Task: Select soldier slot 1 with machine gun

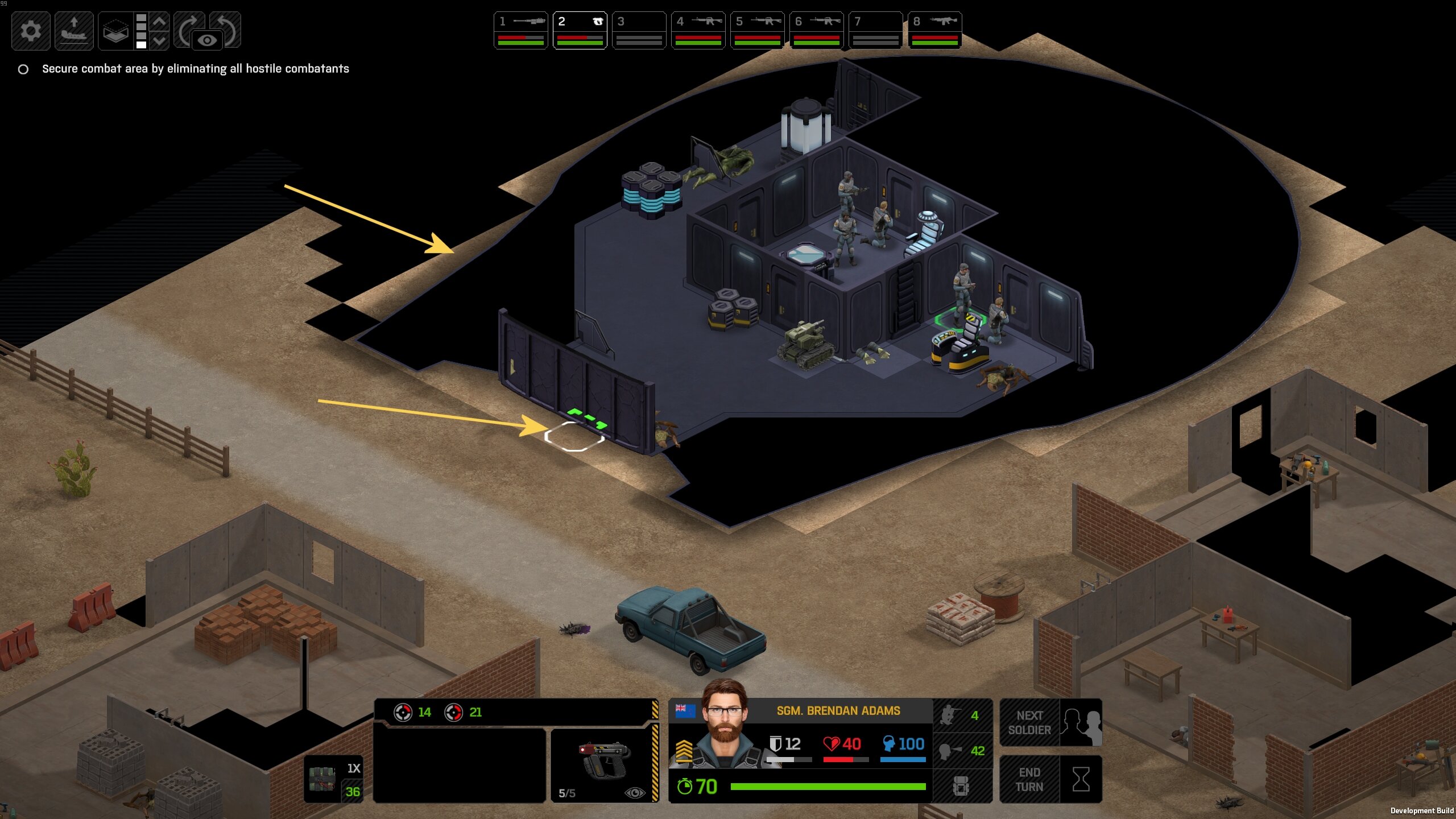Action: (520, 30)
